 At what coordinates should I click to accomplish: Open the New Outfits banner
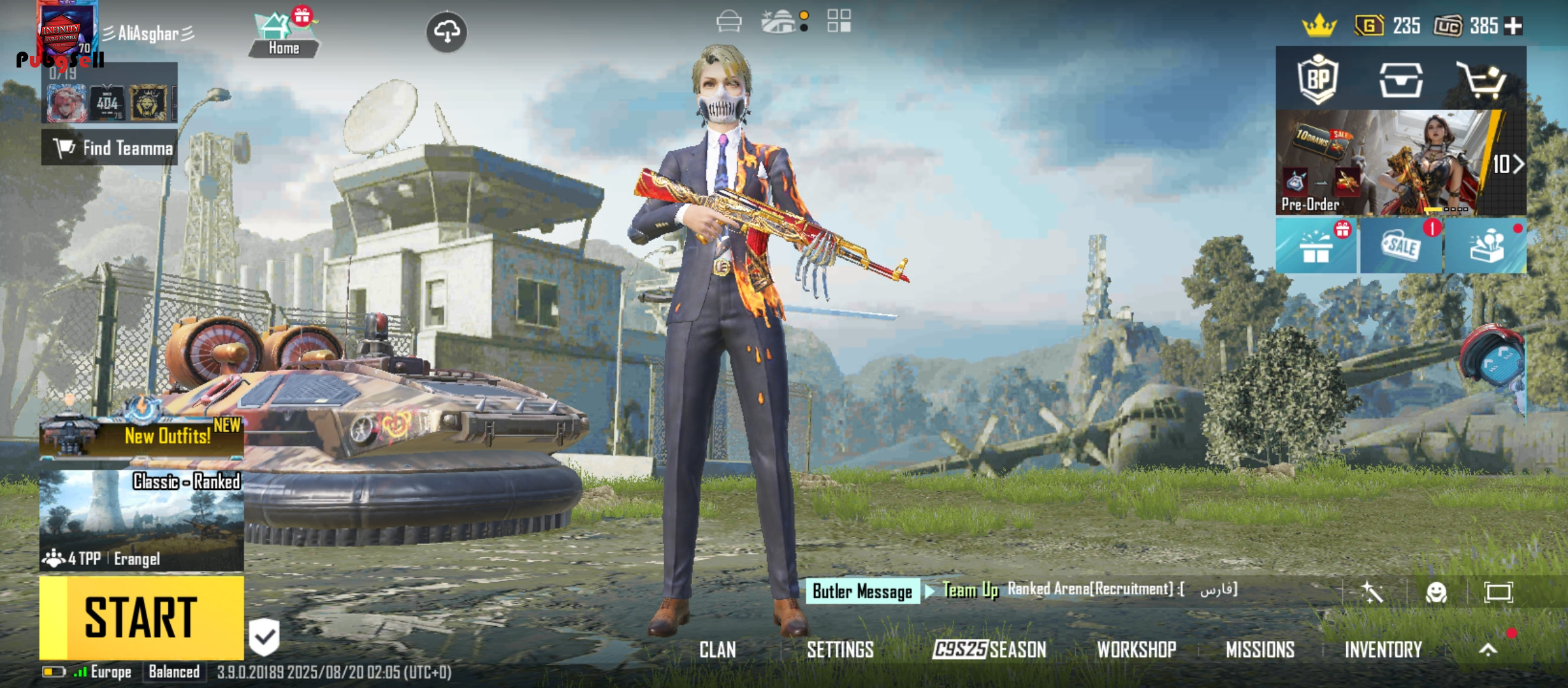[142, 436]
